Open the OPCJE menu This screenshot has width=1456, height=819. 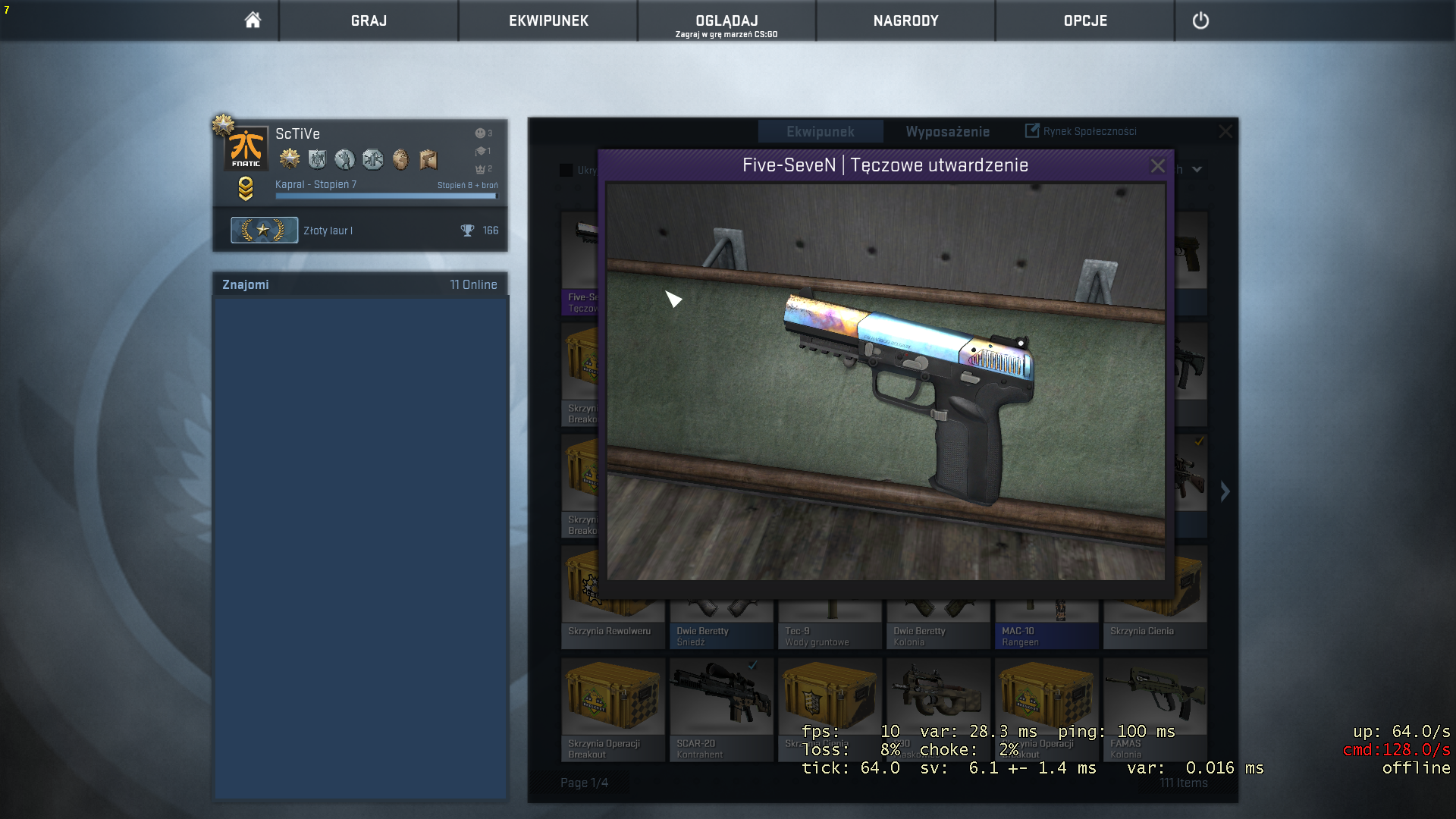tap(1085, 20)
